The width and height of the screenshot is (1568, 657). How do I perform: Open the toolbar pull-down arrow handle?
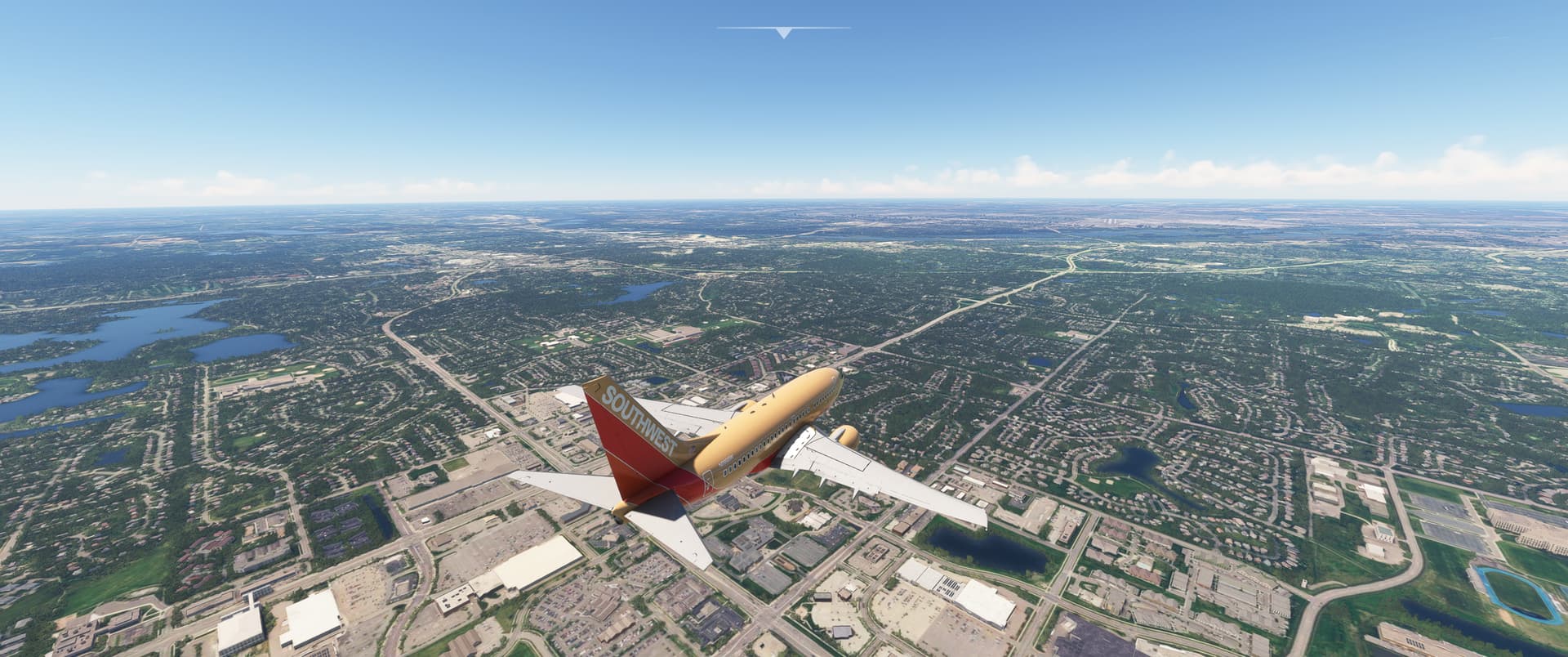coord(784,33)
